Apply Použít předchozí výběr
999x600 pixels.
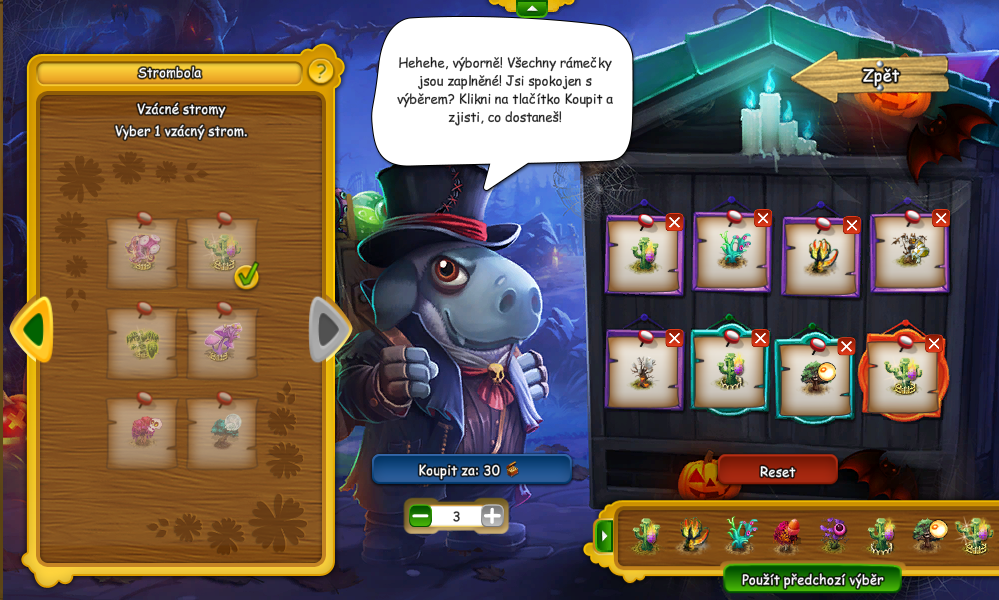[x=812, y=580]
